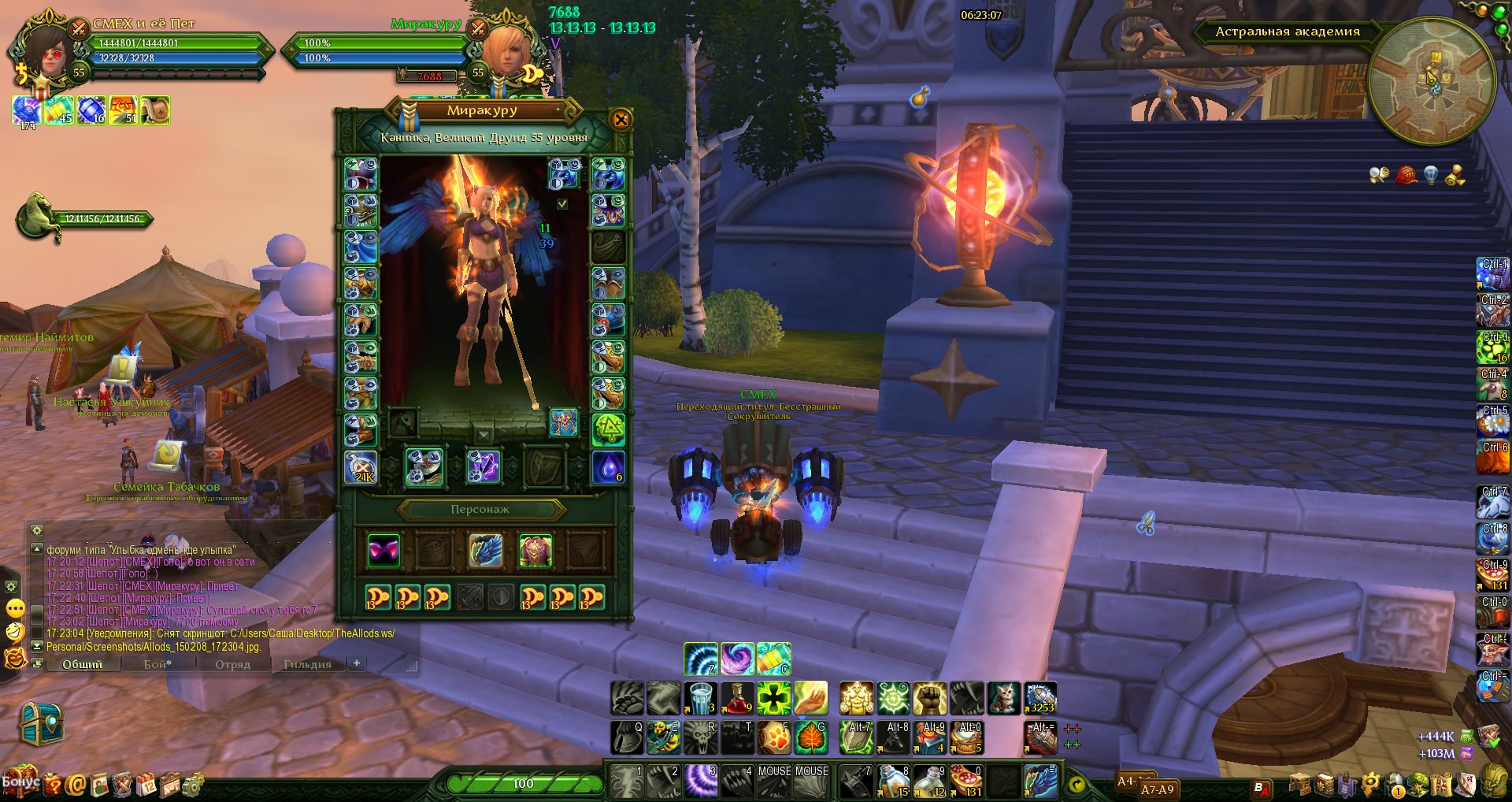The image size is (1512, 802).
Task: Add a new chat tab with plus button
Action: 357,663
